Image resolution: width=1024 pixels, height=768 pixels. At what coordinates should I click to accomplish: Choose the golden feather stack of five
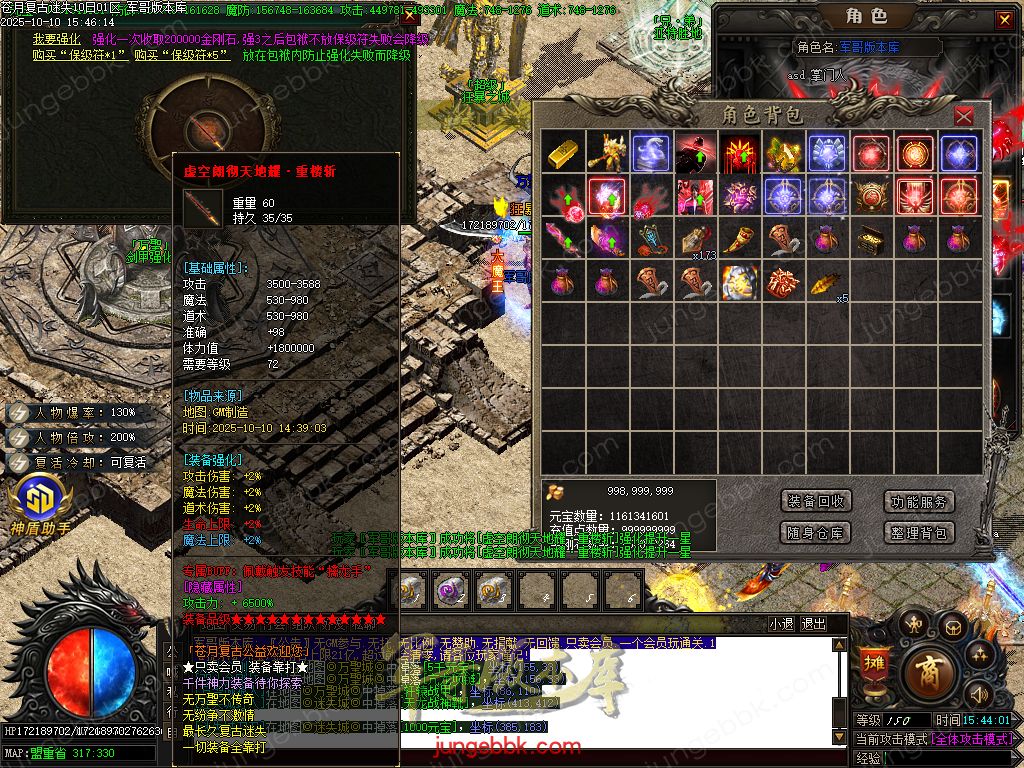826,282
